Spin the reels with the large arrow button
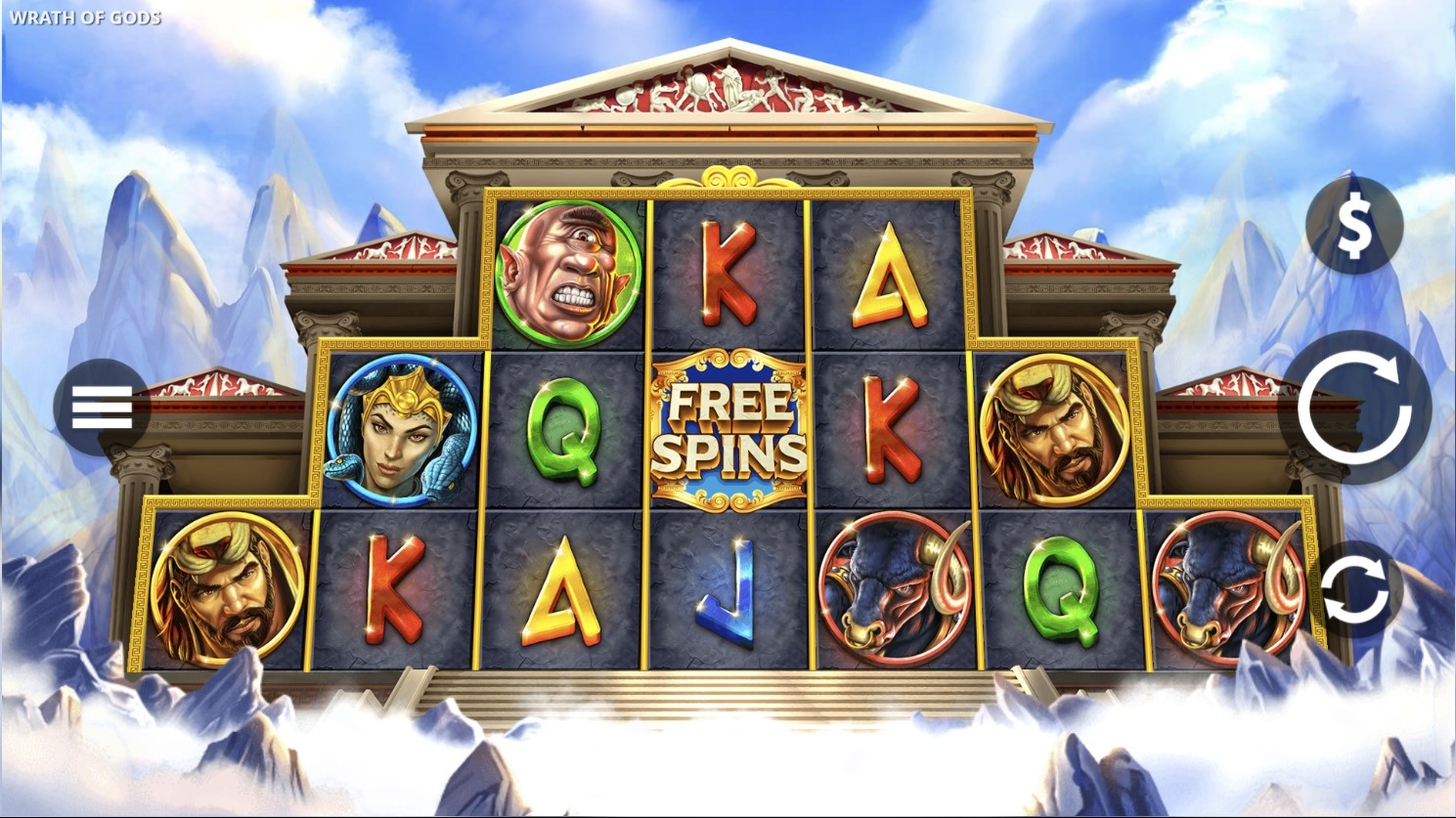Viewport: 1456px width, 818px height. click(1354, 409)
